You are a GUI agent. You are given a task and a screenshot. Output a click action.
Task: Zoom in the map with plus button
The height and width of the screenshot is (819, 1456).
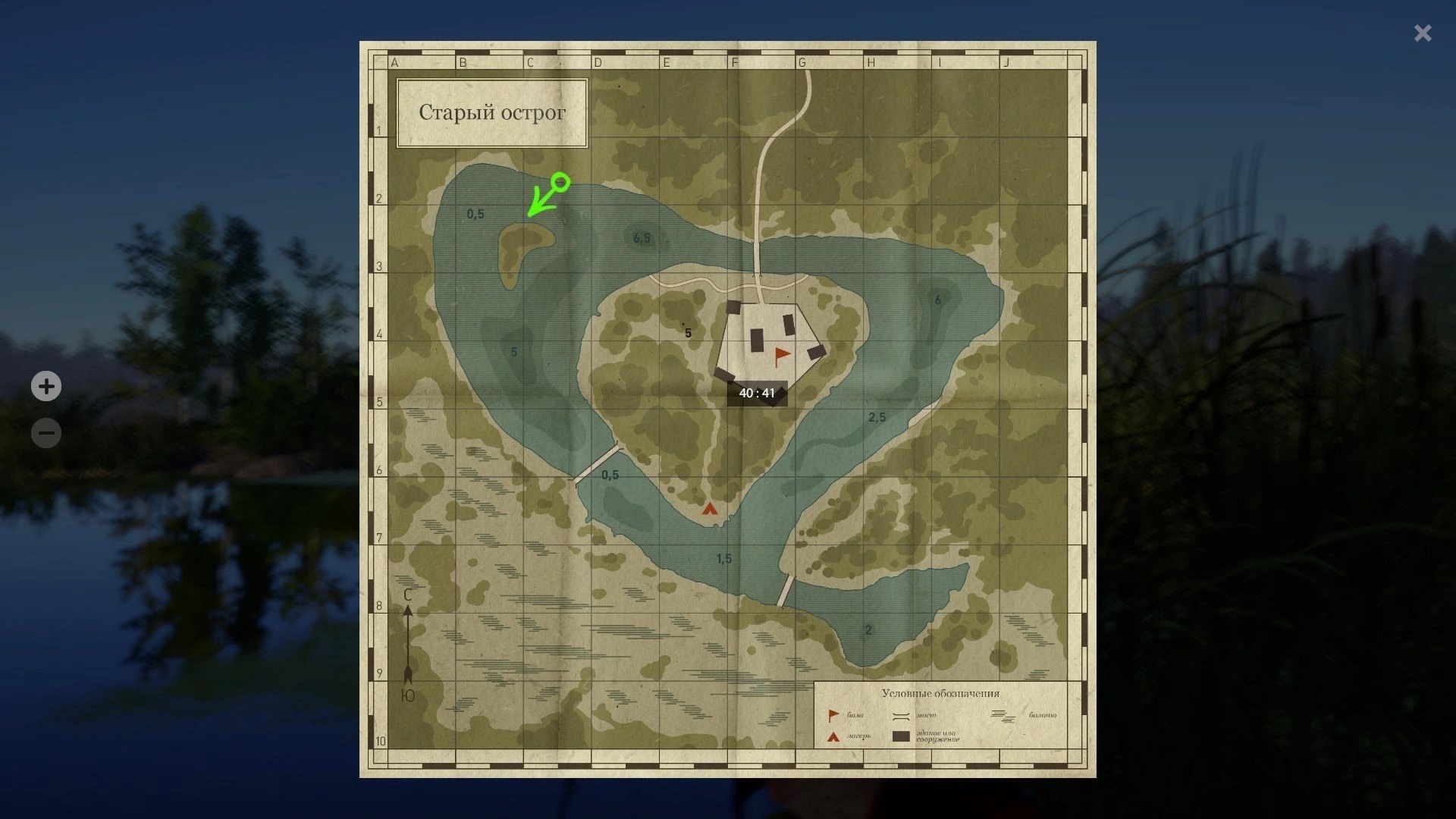tap(46, 387)
